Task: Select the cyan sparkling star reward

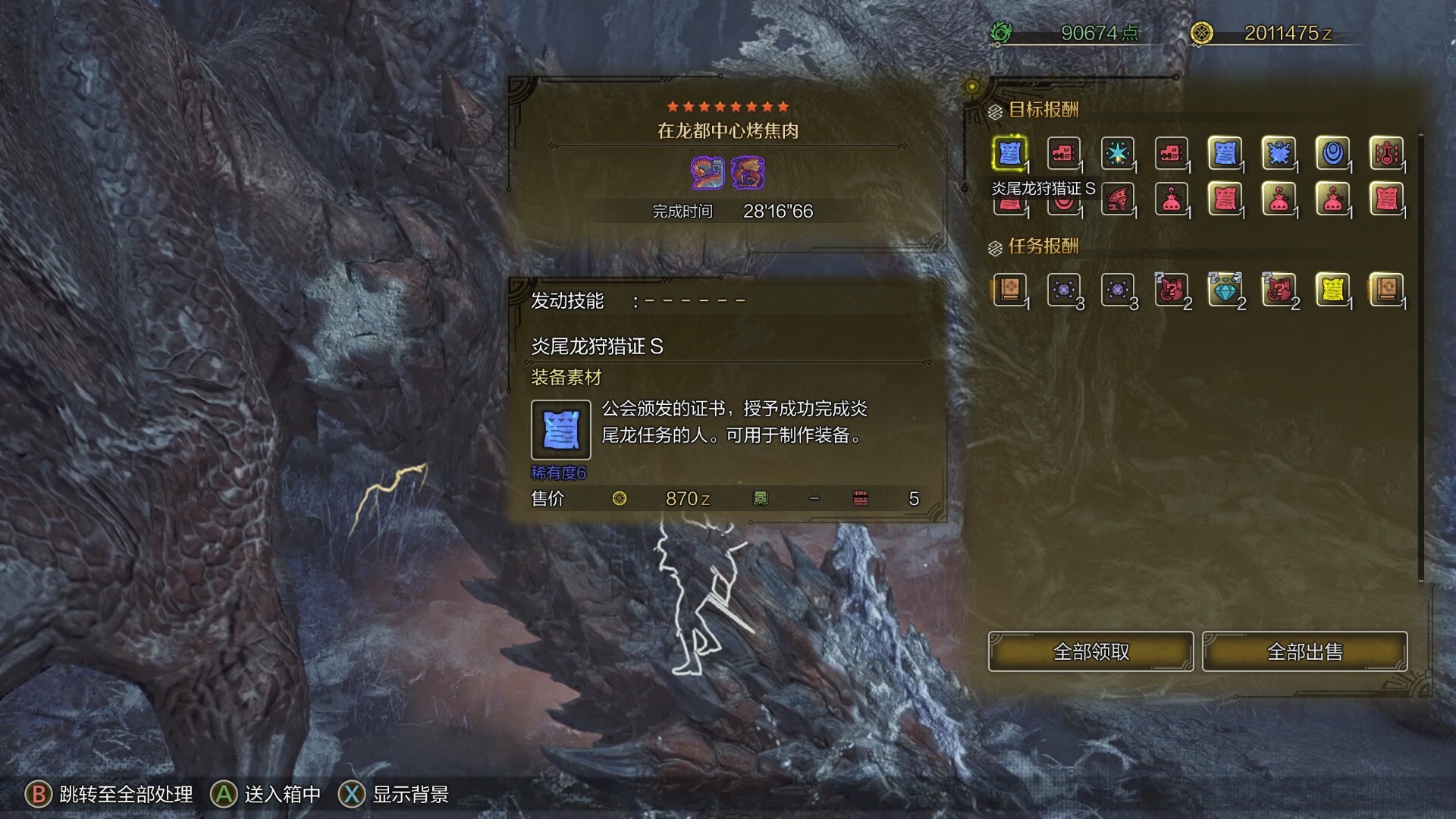Action: [x=1117, y=153]
